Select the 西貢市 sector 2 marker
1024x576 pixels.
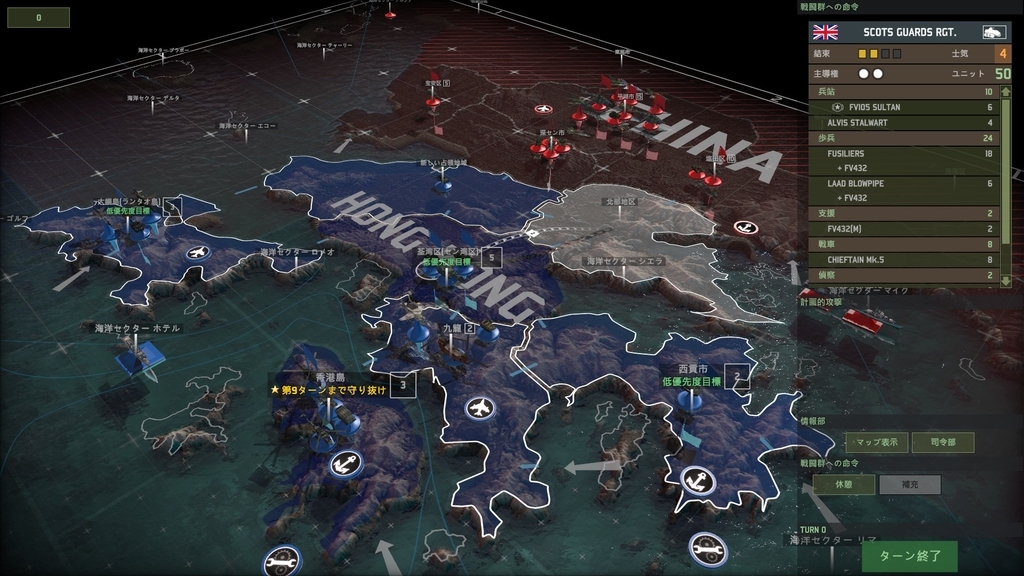737,376
